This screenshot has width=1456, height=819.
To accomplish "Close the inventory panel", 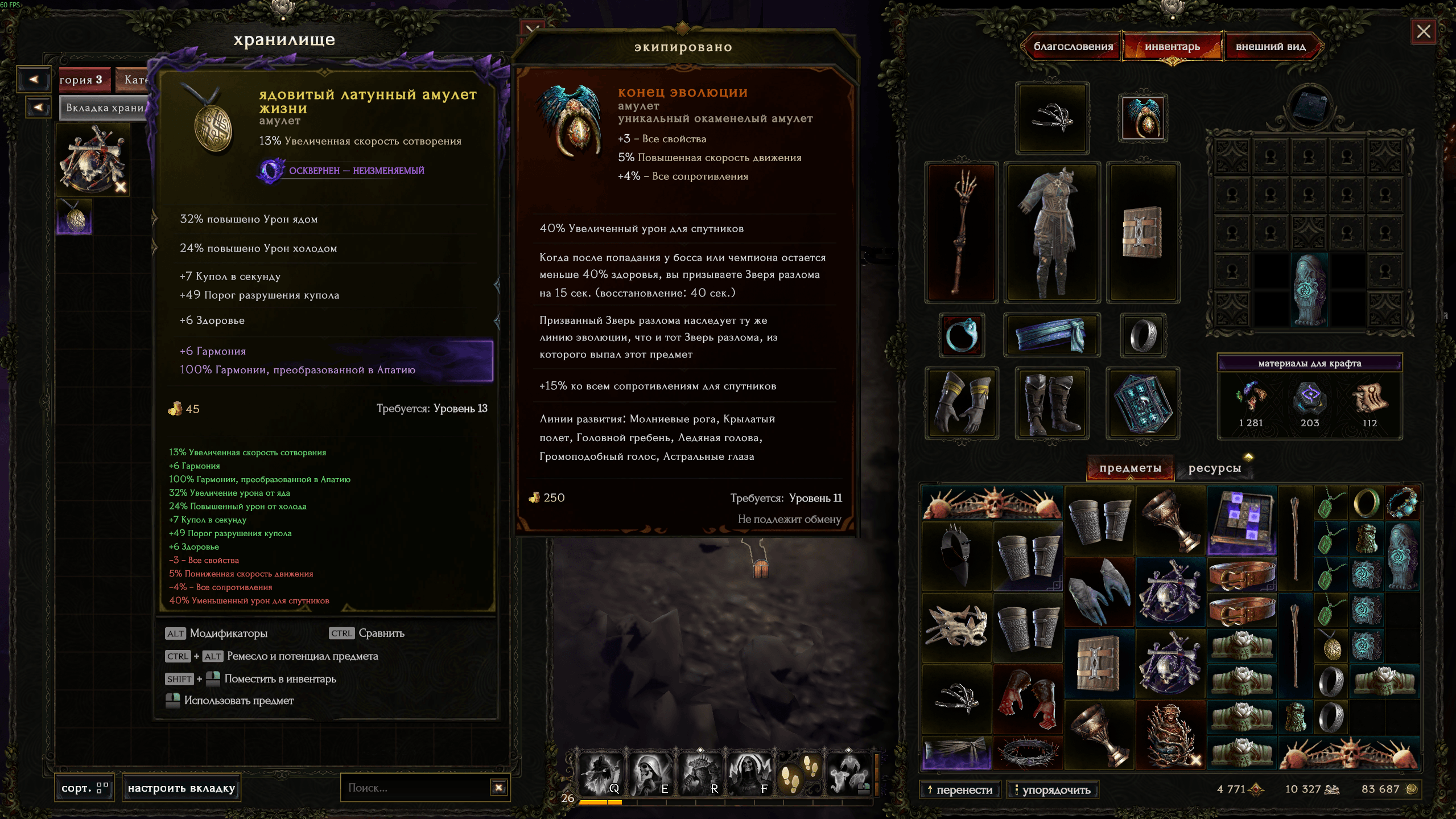I will click(1423, 31).
